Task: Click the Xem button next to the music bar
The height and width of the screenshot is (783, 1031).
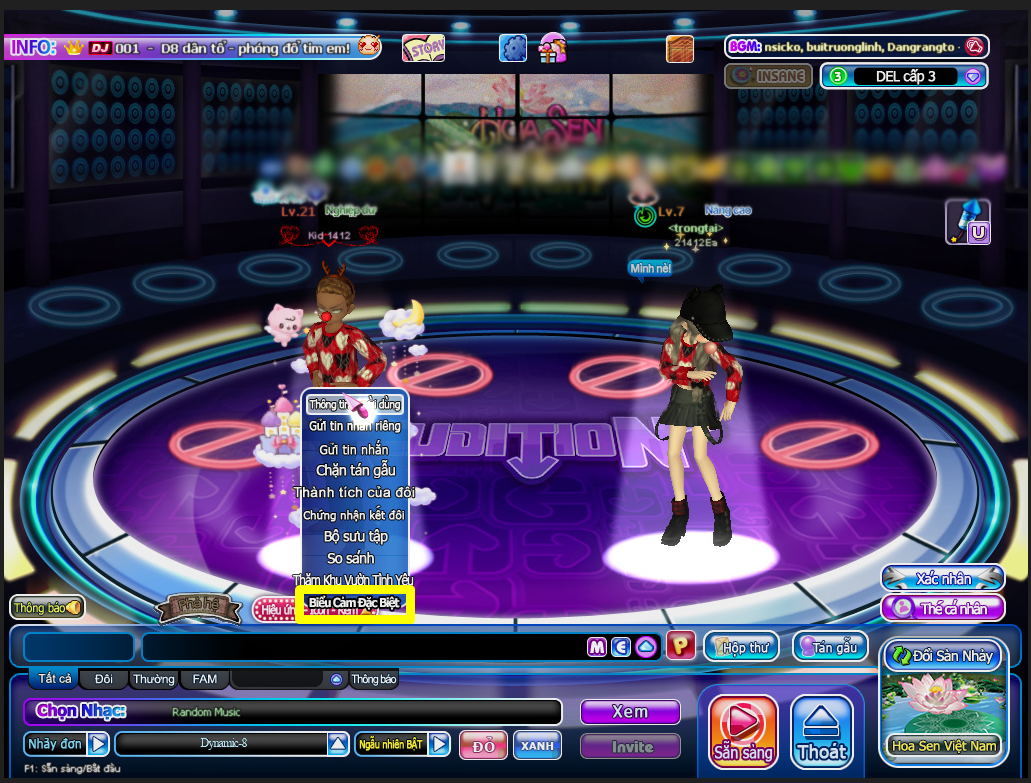Action: (630, 712)
